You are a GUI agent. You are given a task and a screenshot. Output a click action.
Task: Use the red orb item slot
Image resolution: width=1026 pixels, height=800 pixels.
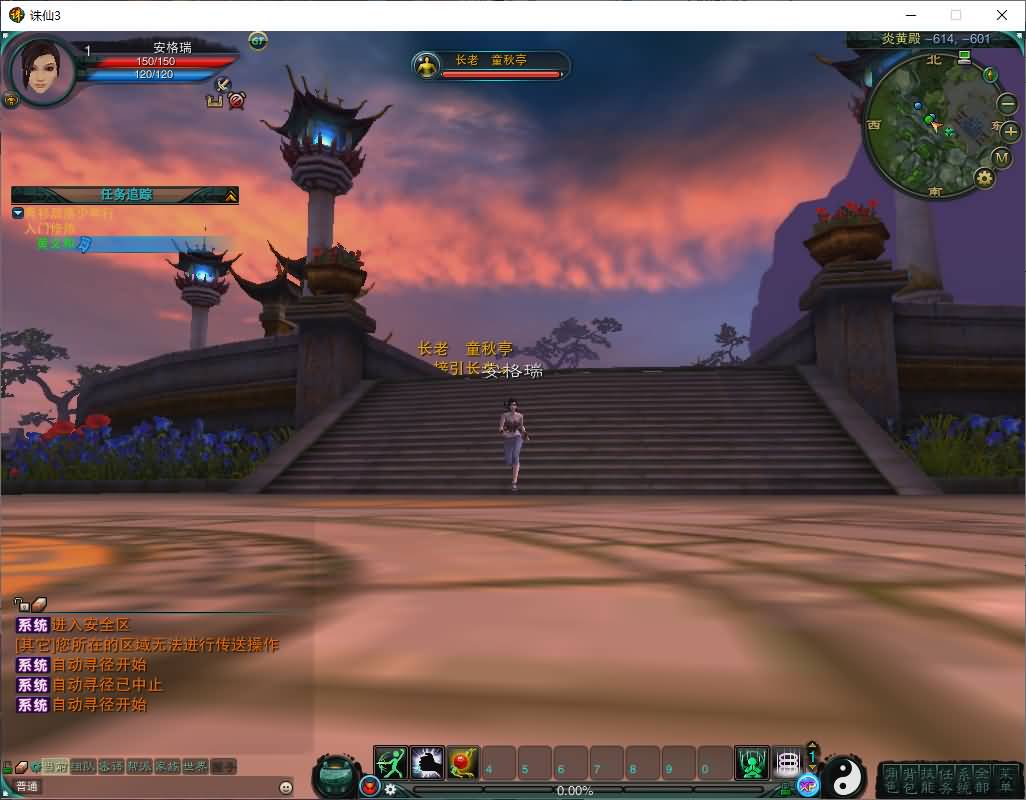coord(463,764)
